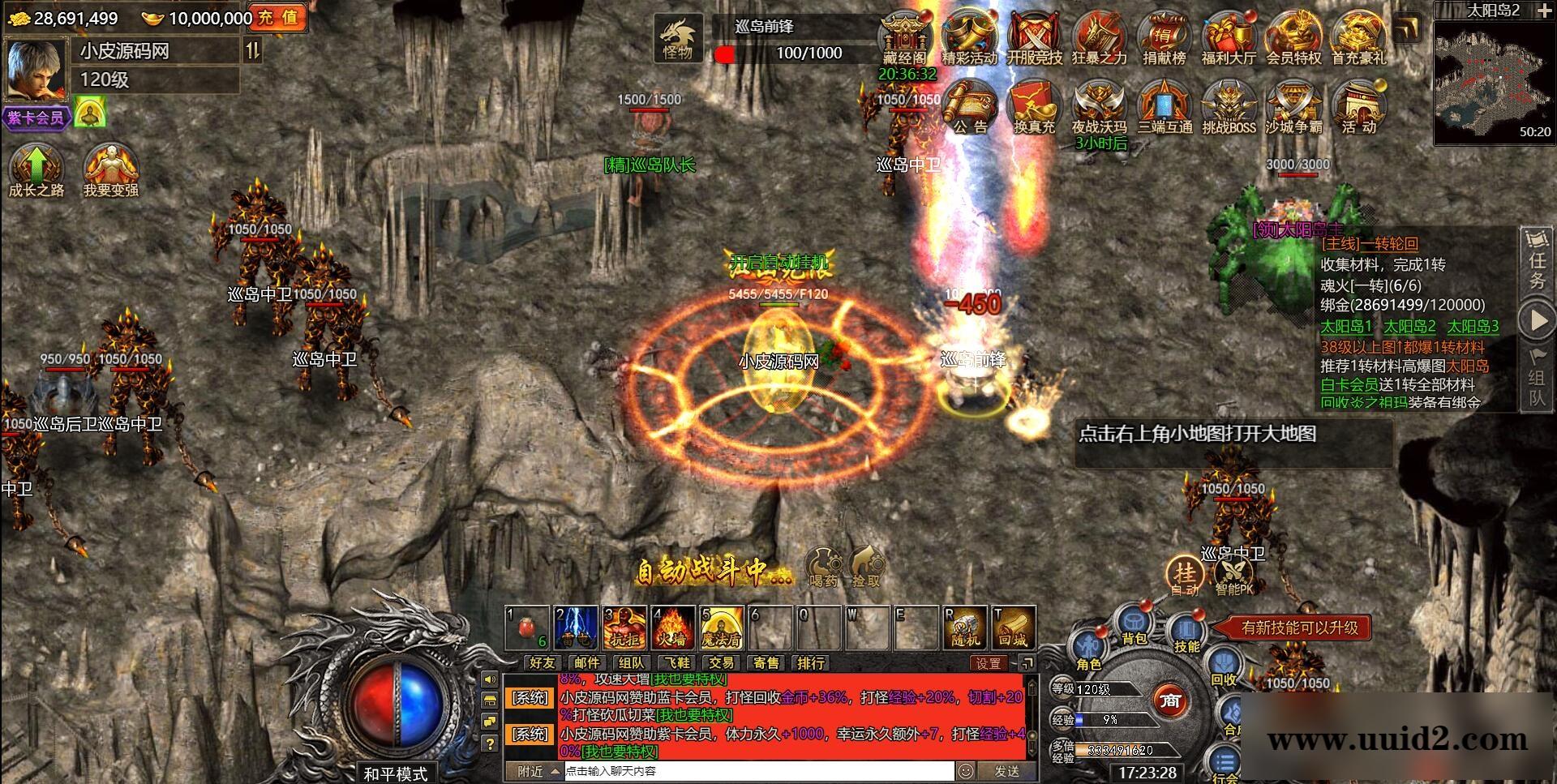Cast the 魔法盾 magic shield skill
This screenshot has height=784, width=1557.
pos(722,628)
